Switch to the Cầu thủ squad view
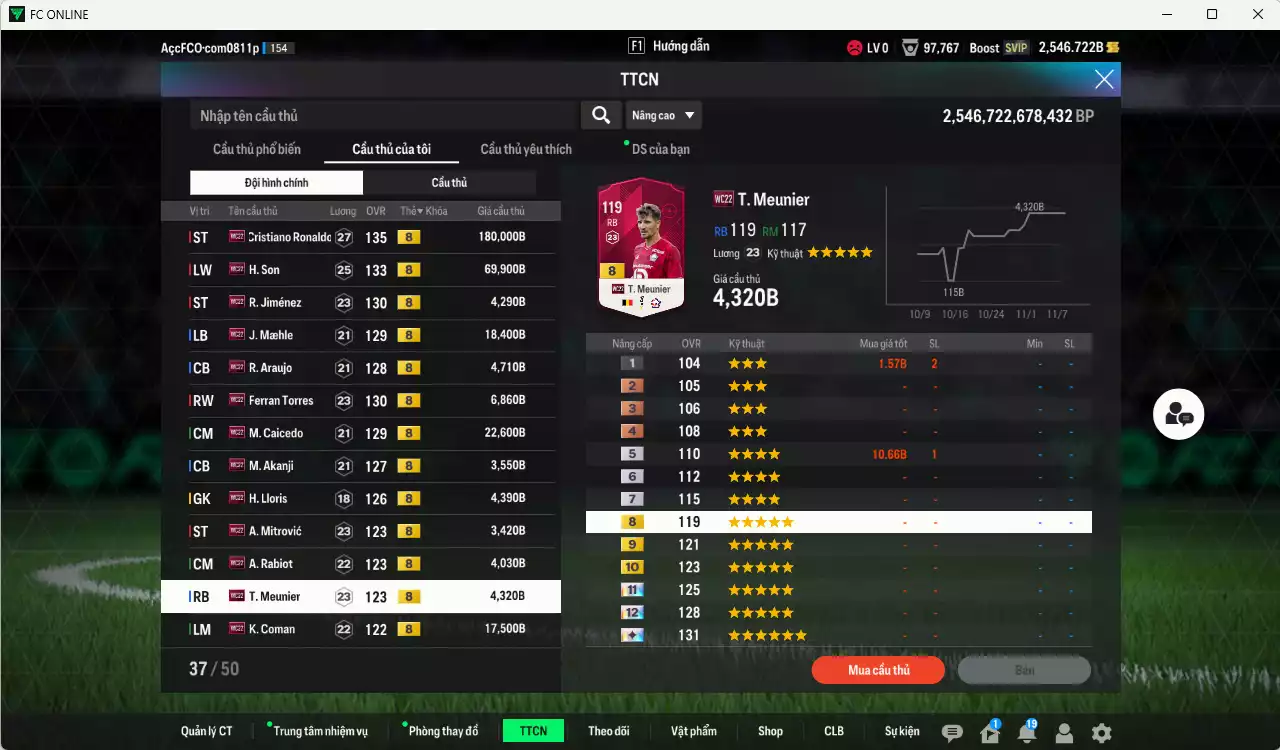This screenshot has height=750, width=1280. 449,182
